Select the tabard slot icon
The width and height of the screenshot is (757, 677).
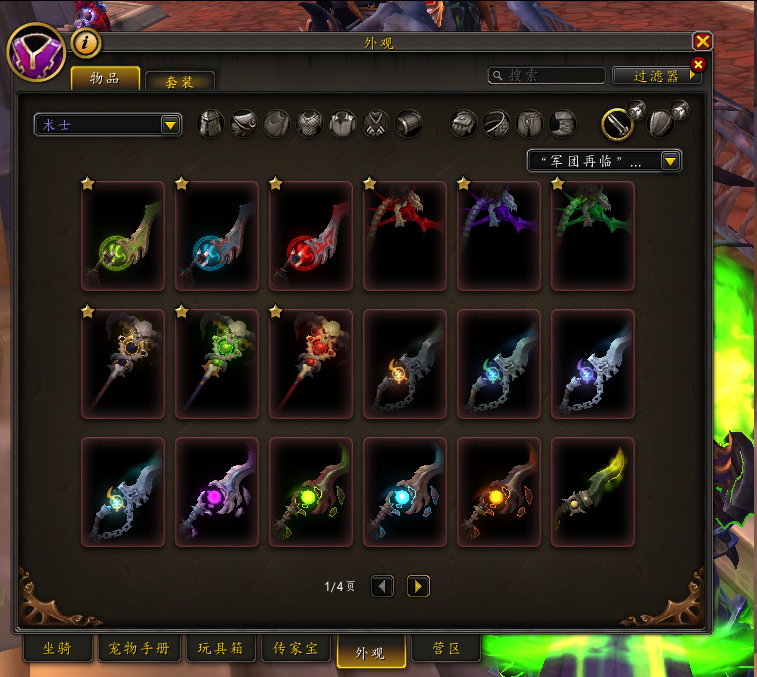(376, 124)
